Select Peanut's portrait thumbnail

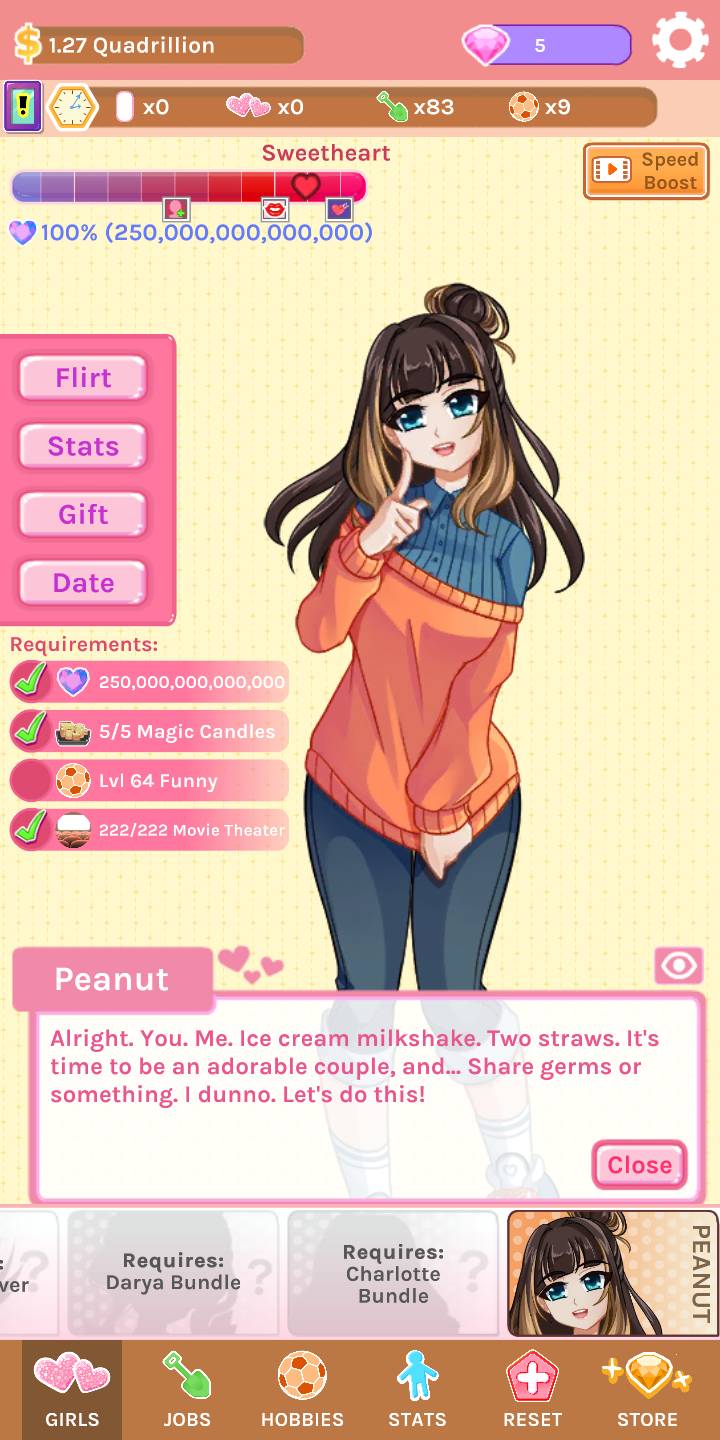612,1273
